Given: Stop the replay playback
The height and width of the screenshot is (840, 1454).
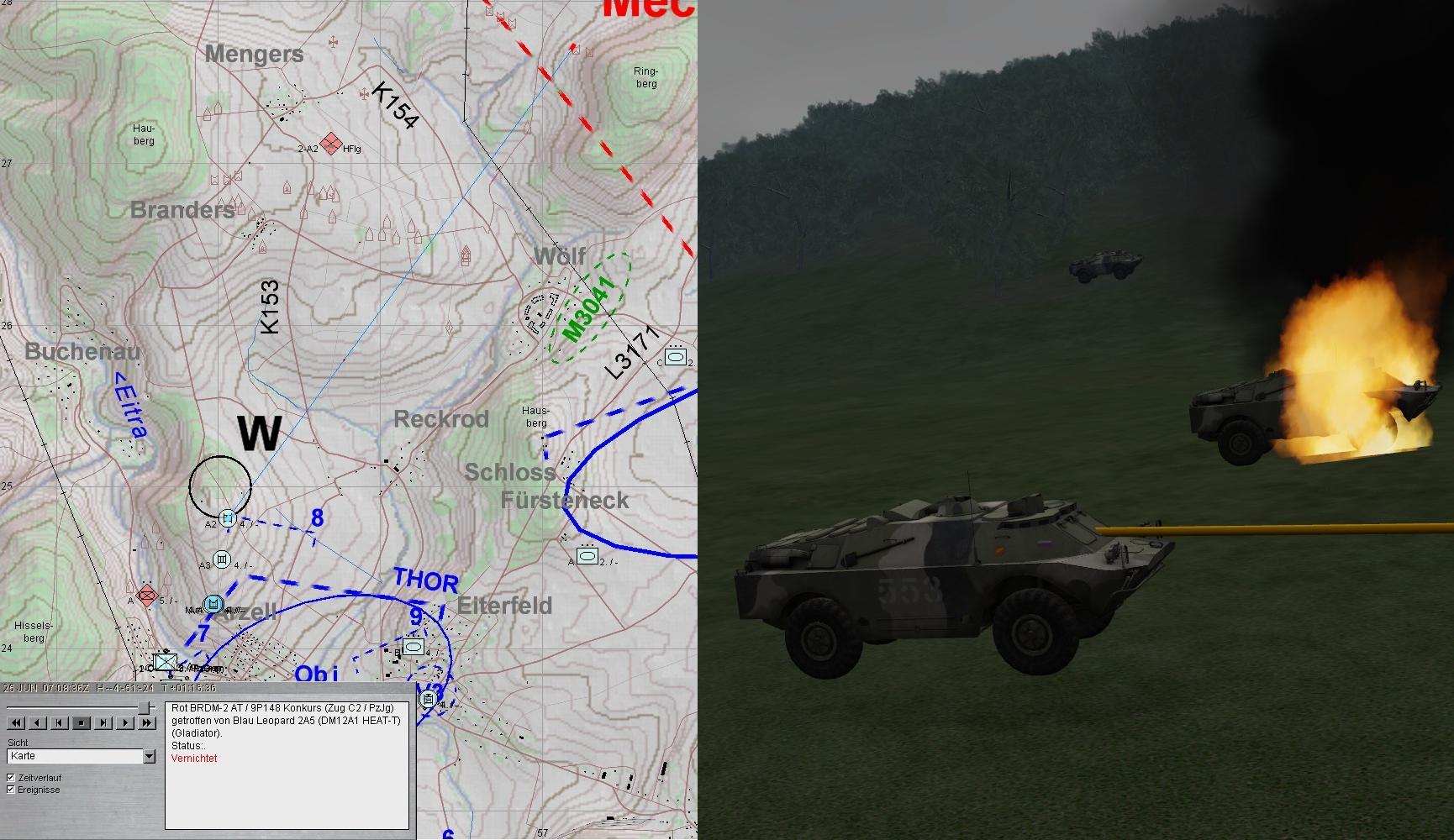Looking at the screenshot, I should tap(81, 722).
